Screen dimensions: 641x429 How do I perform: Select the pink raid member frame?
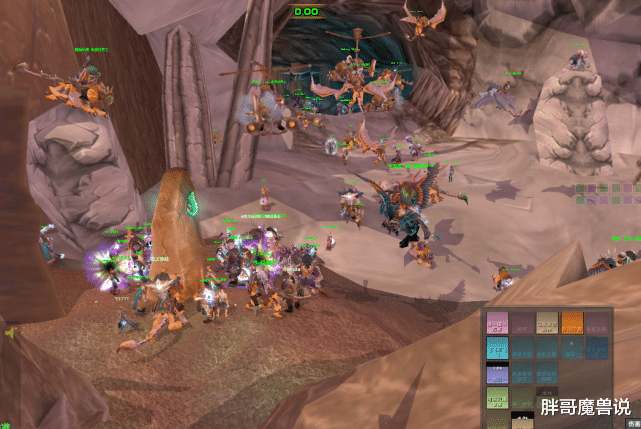pos(498,323)
